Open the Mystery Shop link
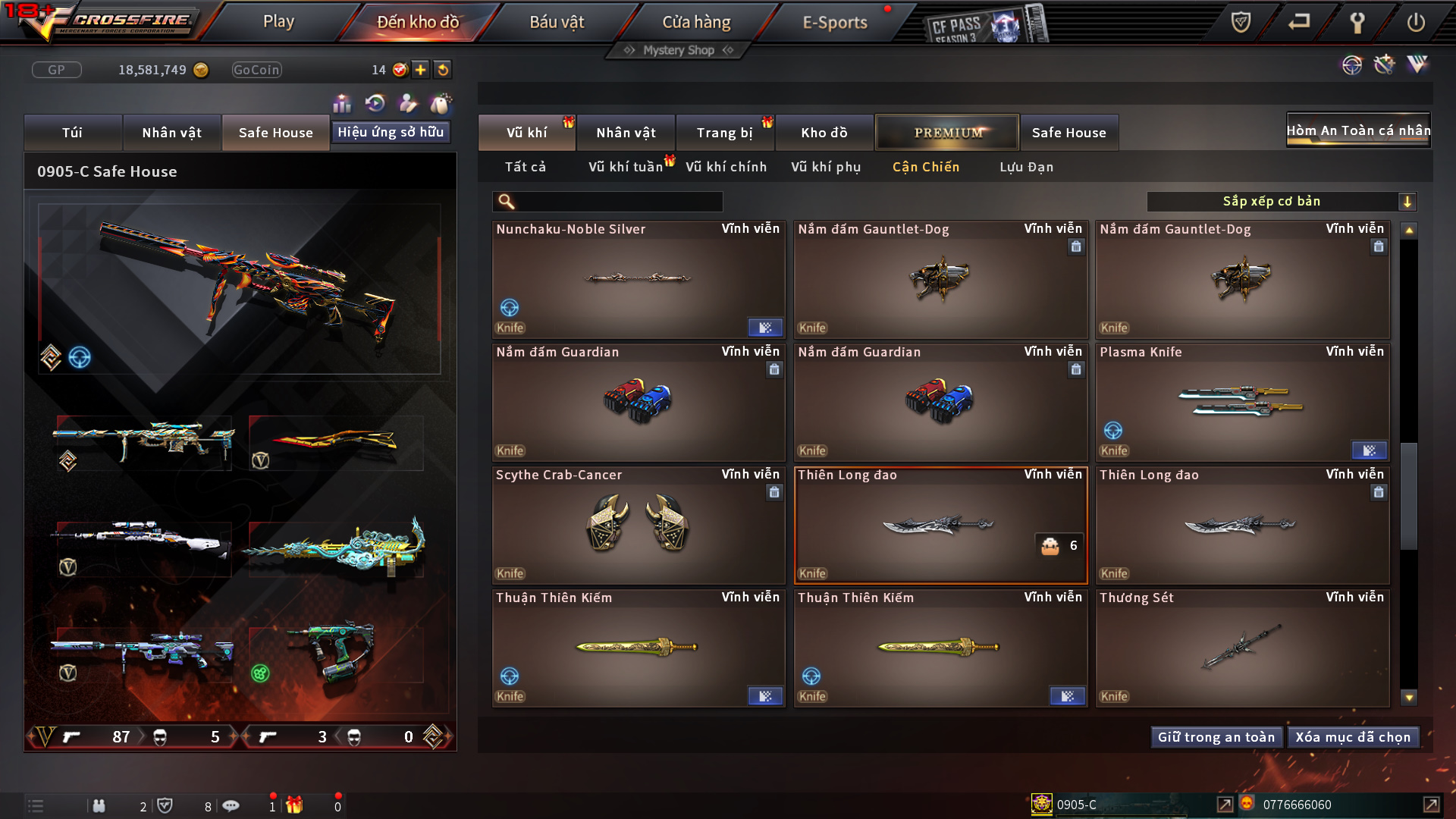1456x819 pixels. 679,50
